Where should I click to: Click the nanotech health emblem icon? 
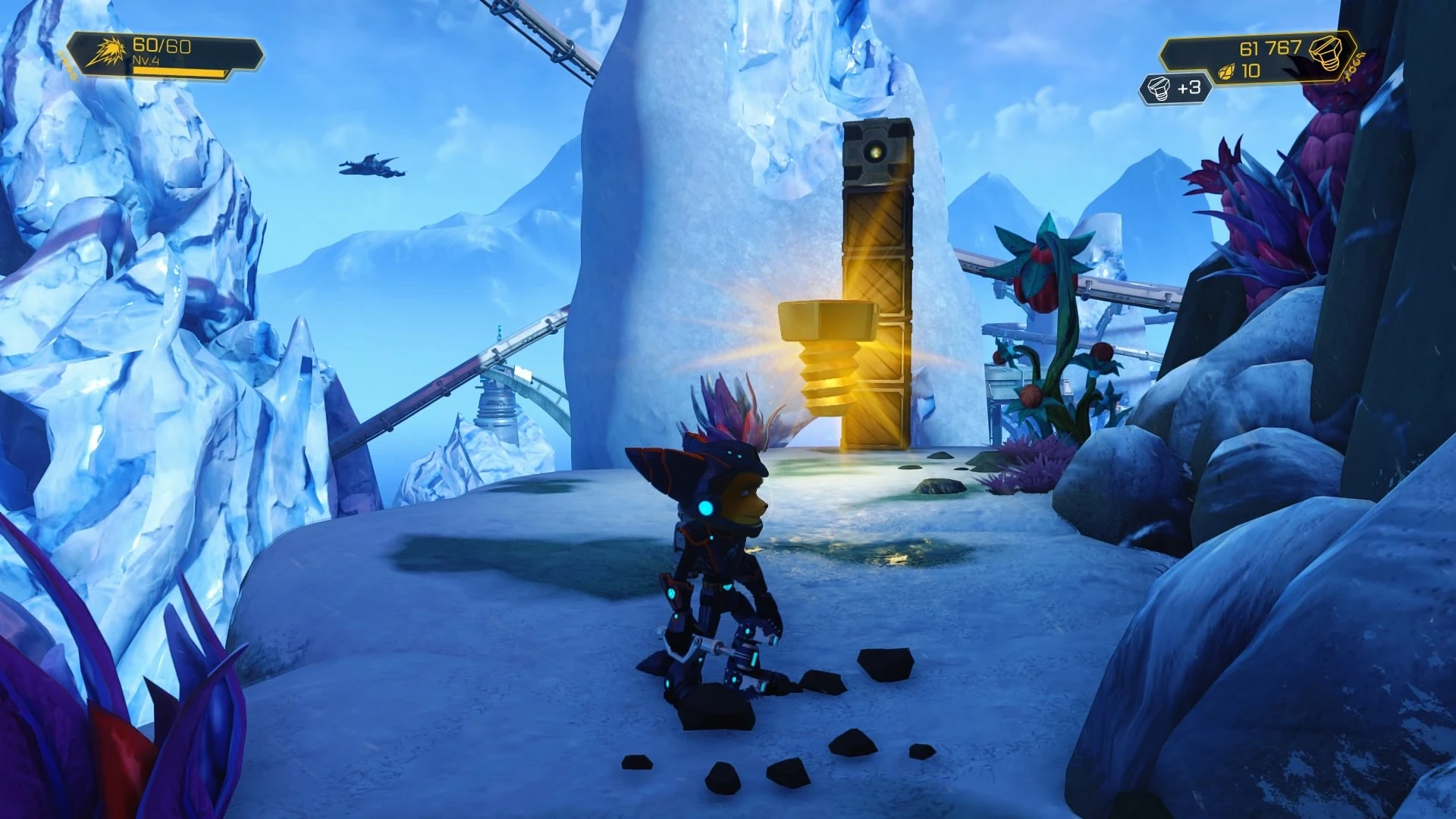point(105,52)
